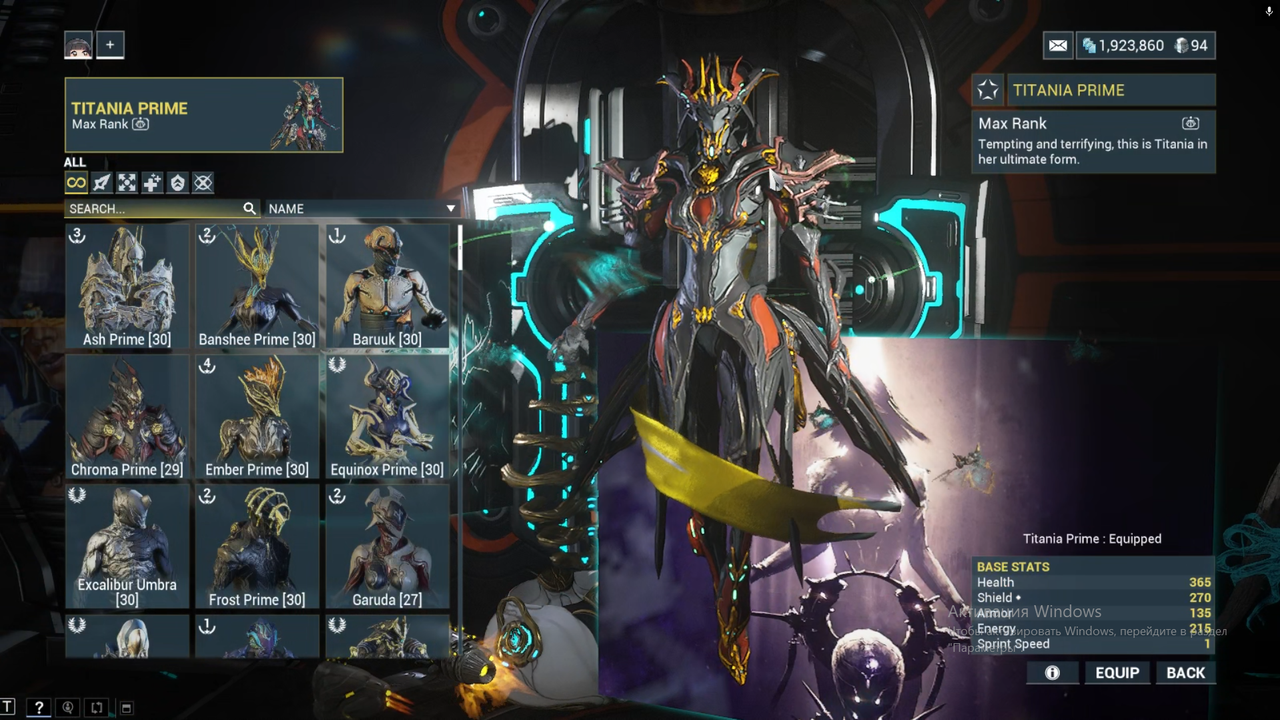Choose the Ember Prime warframe tile
This screenshot has width=1280, height=720.
coord(257,416)
